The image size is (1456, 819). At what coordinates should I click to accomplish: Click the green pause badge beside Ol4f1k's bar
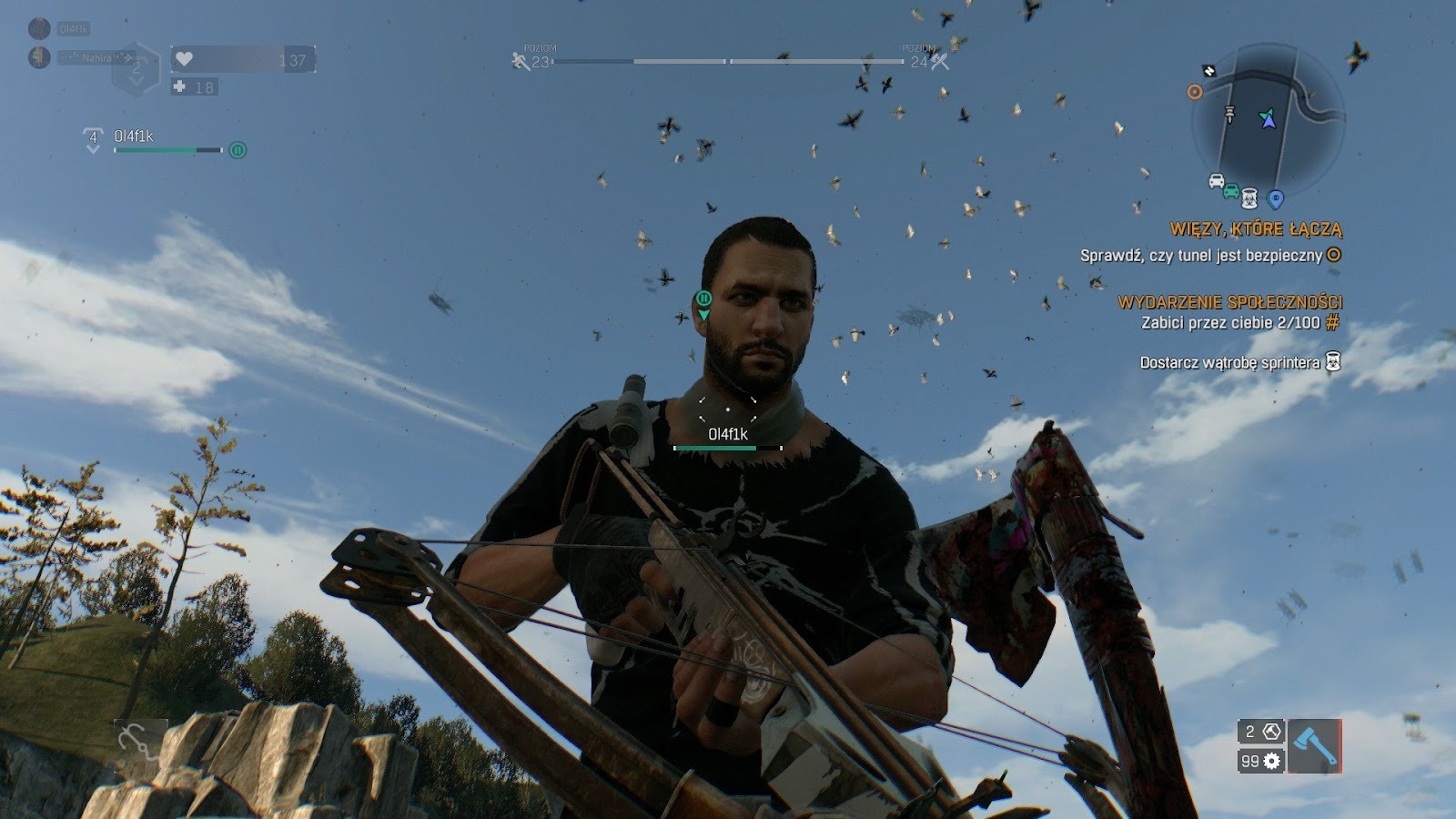(x=238, y=150)
